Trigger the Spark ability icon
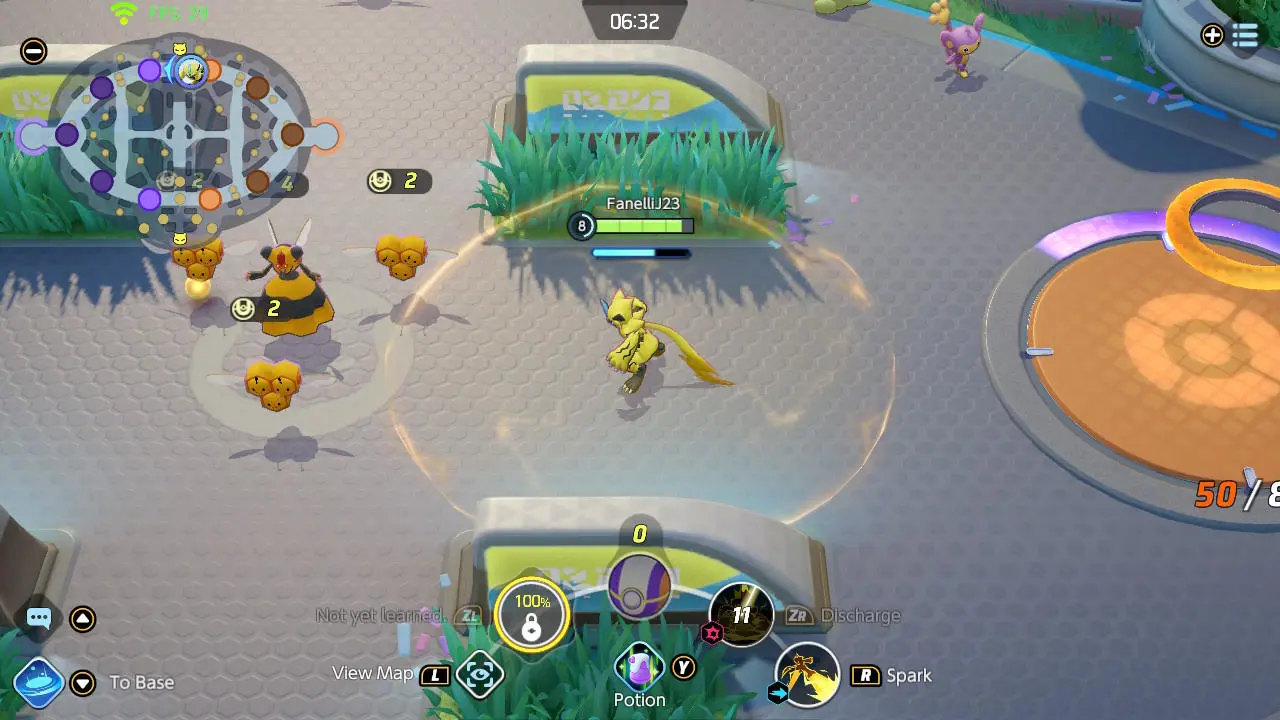 [x=808, y=675]
